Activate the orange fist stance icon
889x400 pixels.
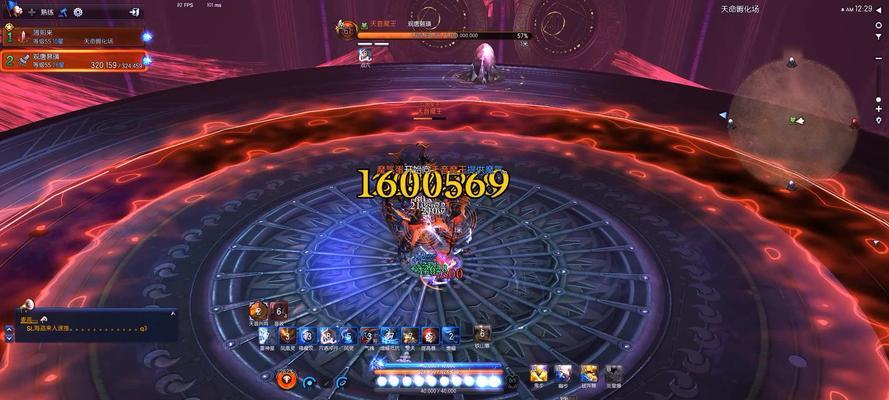click(287, 379)
